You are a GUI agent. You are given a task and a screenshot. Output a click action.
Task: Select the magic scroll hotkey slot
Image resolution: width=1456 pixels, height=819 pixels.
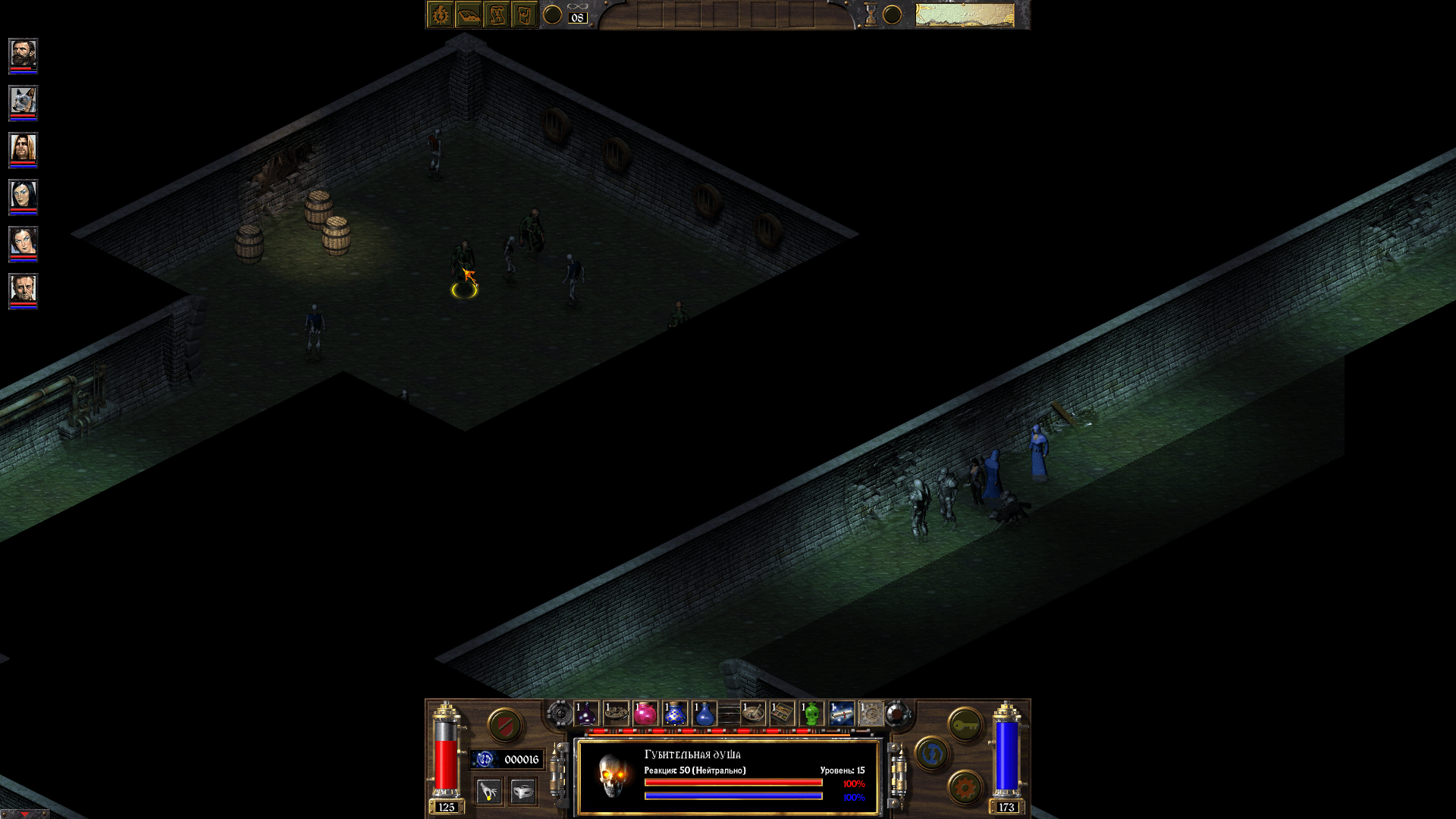(842, 714)
